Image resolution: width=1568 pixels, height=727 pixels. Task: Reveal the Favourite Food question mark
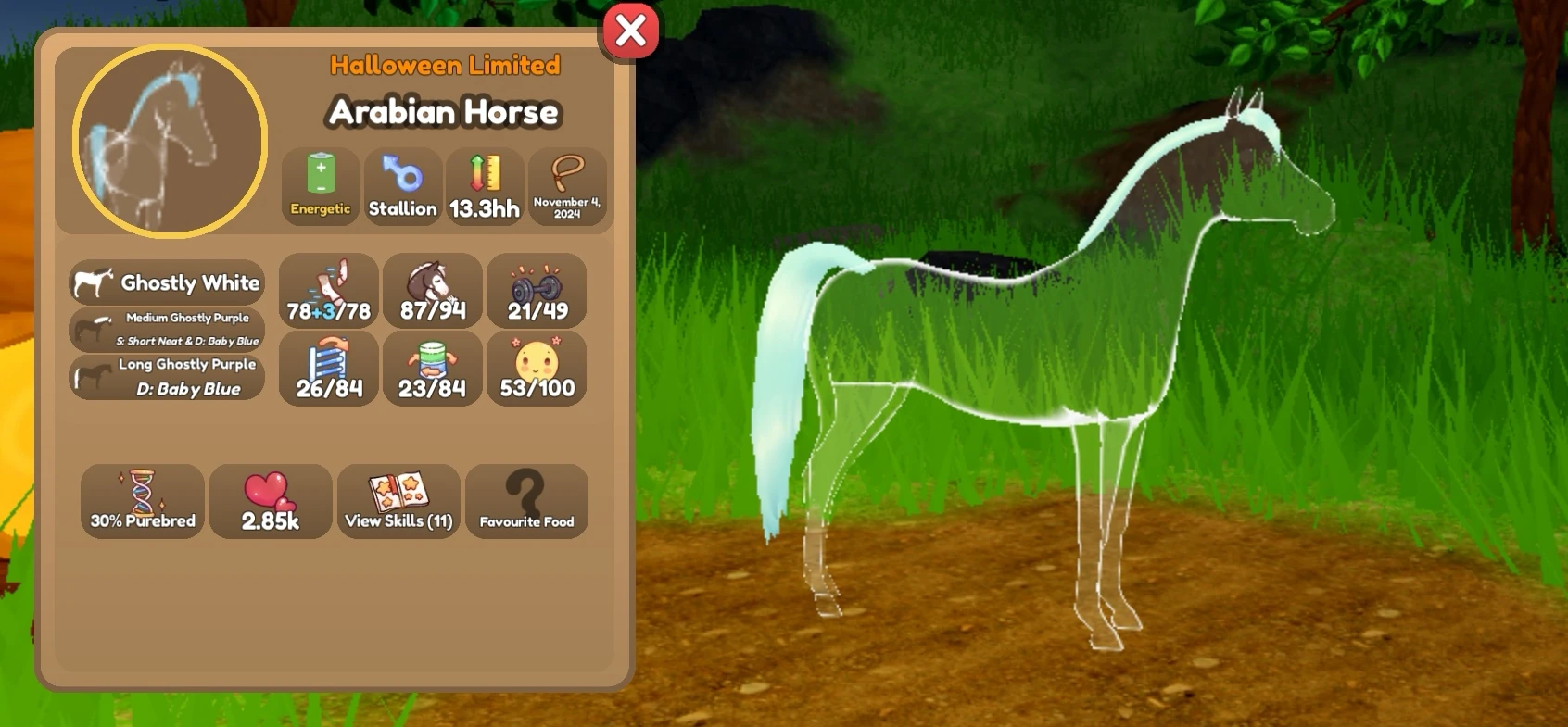click(x=526, y=502)
